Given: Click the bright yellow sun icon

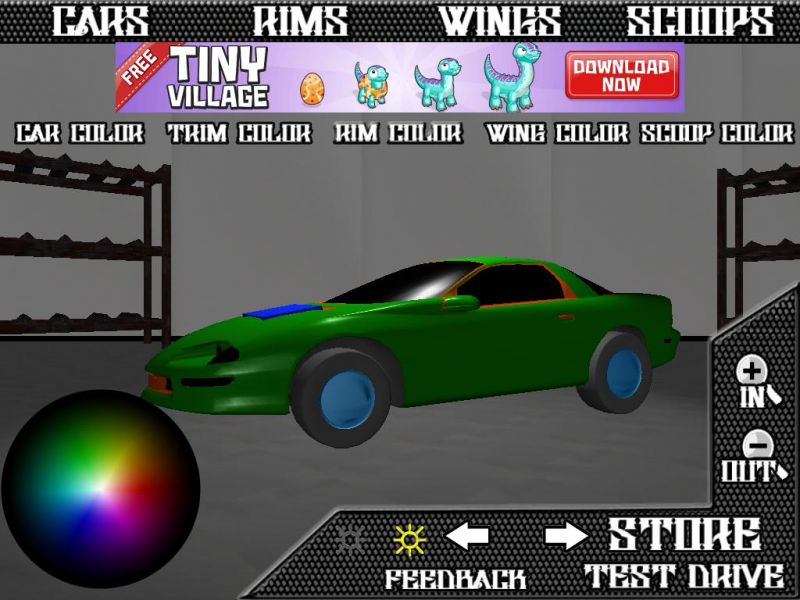Looking at the screenshot, I should pyautogui.click(x=409, y=539).
